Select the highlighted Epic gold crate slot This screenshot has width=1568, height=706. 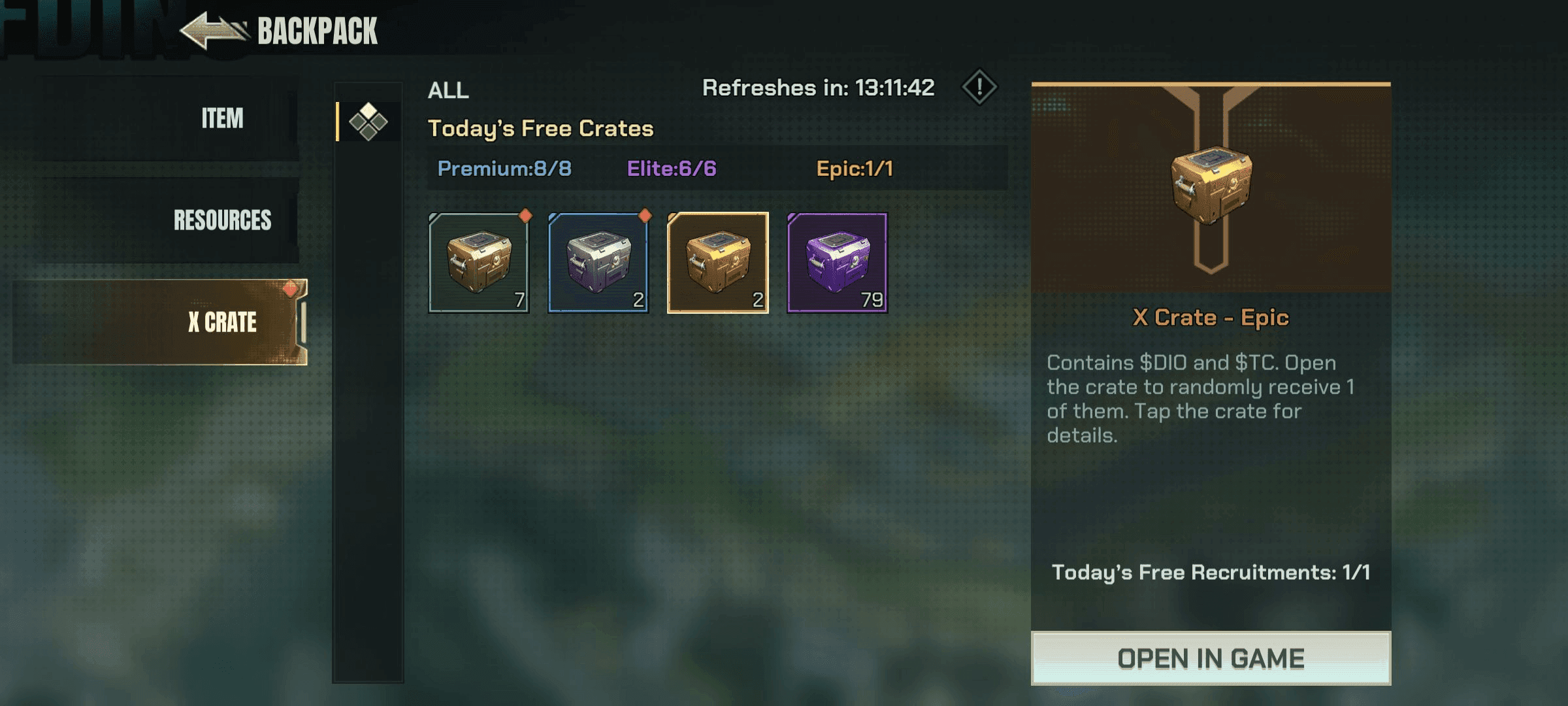coord(718,263)
